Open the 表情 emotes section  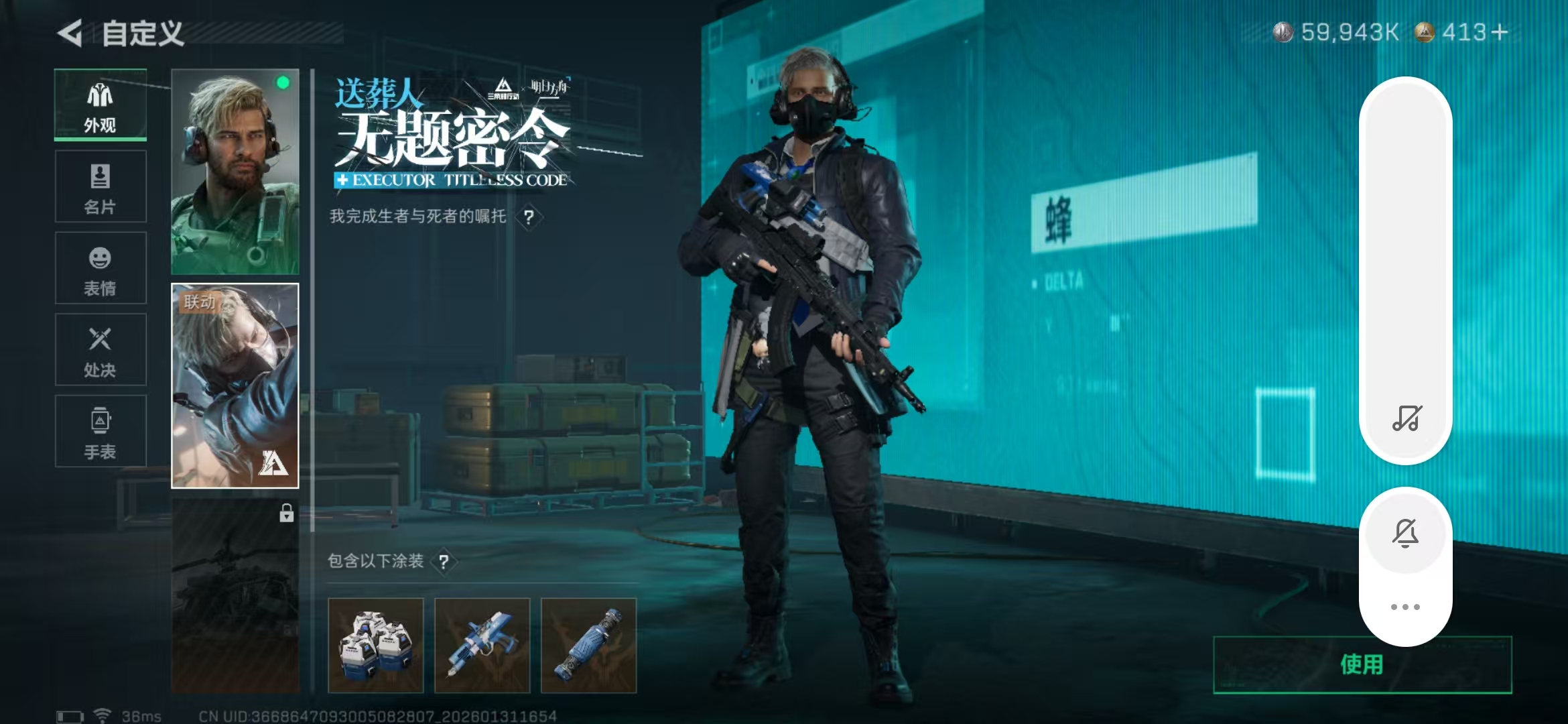[x=100, y=268]
